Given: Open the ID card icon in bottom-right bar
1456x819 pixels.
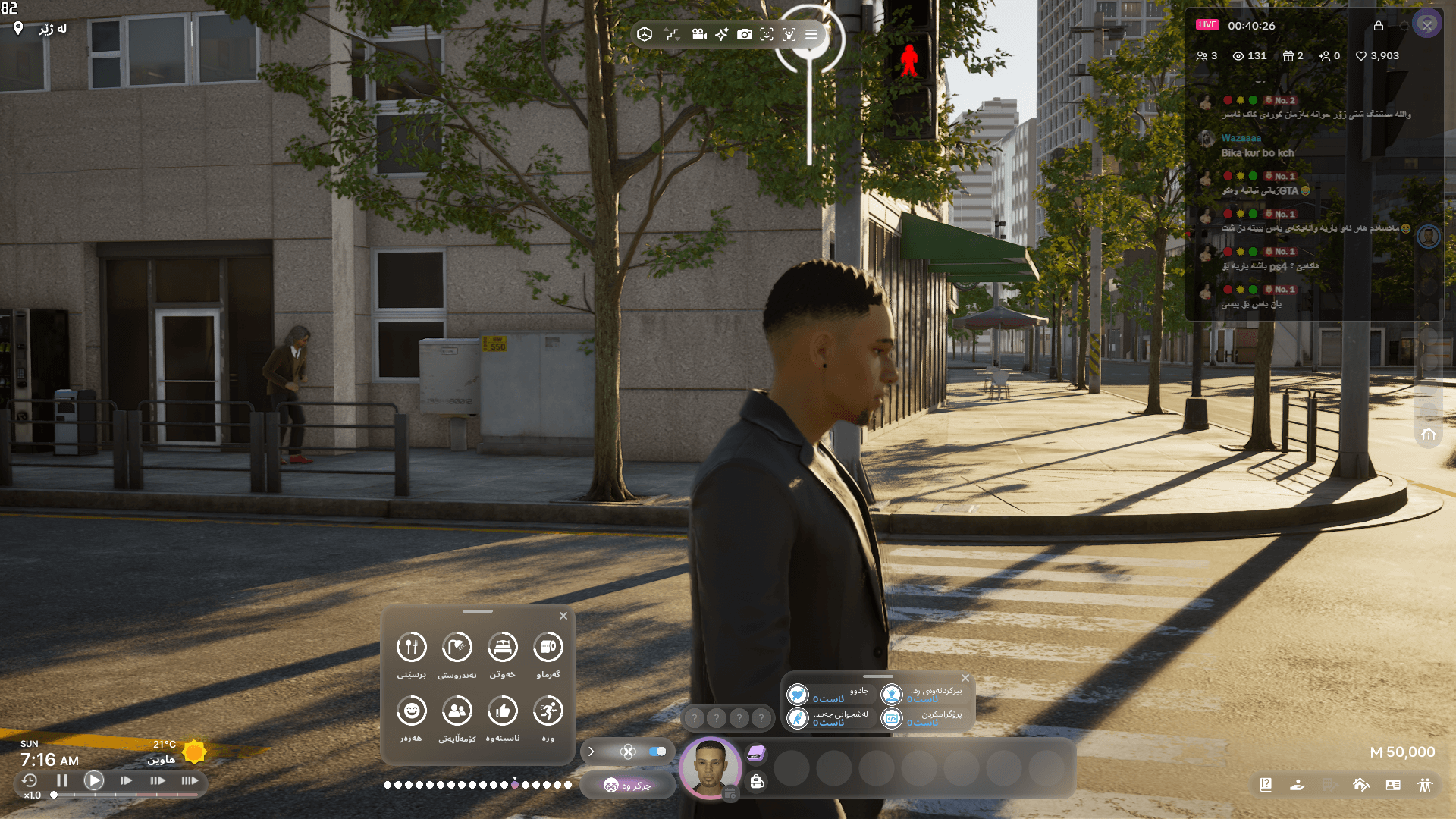Looking at the screenshot, I should 1393,786.
